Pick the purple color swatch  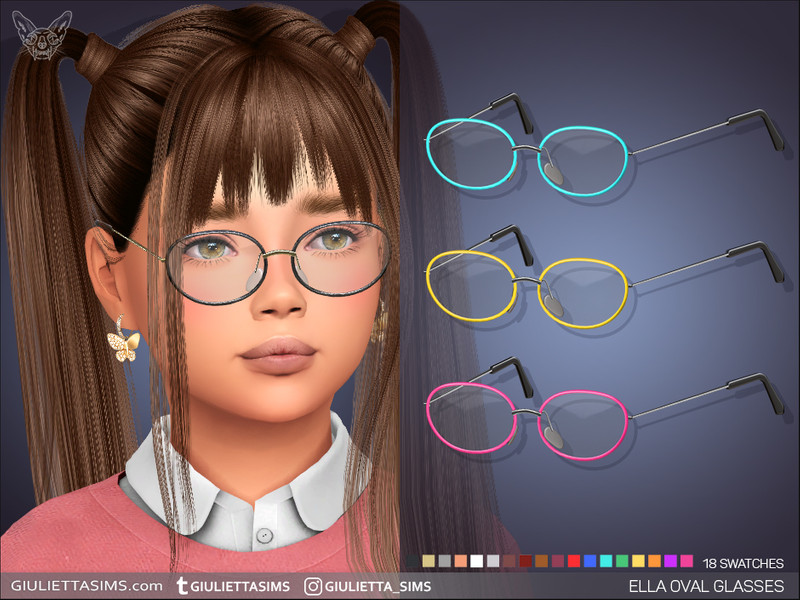pyautogui.click(x=670, y=561)
